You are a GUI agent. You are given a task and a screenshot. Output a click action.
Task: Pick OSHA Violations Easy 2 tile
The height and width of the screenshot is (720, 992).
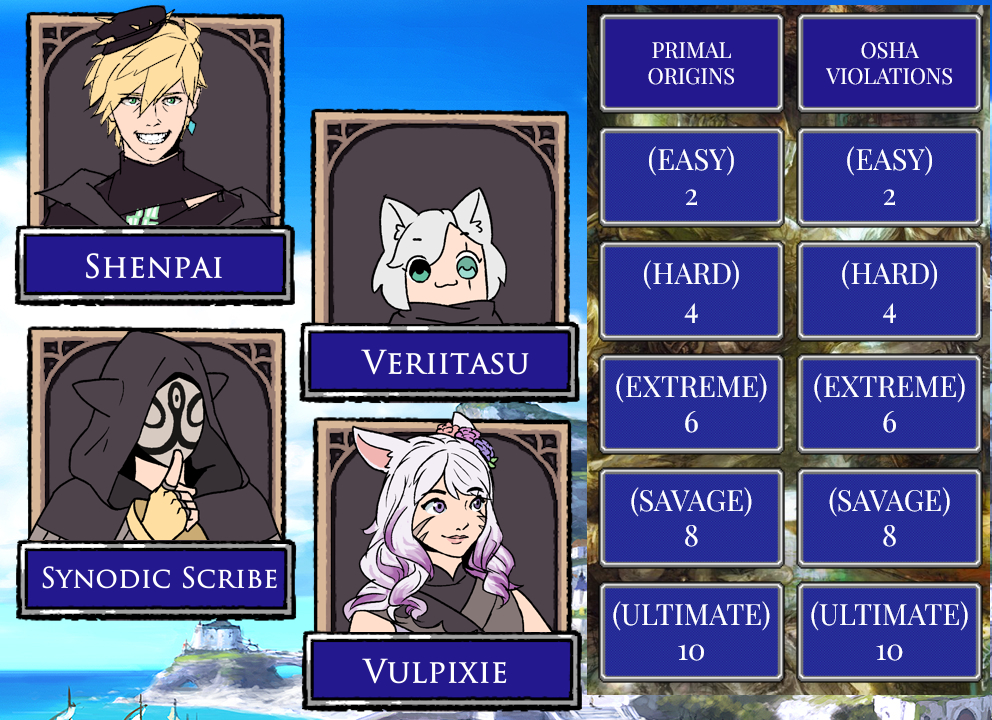coord(889,177)
